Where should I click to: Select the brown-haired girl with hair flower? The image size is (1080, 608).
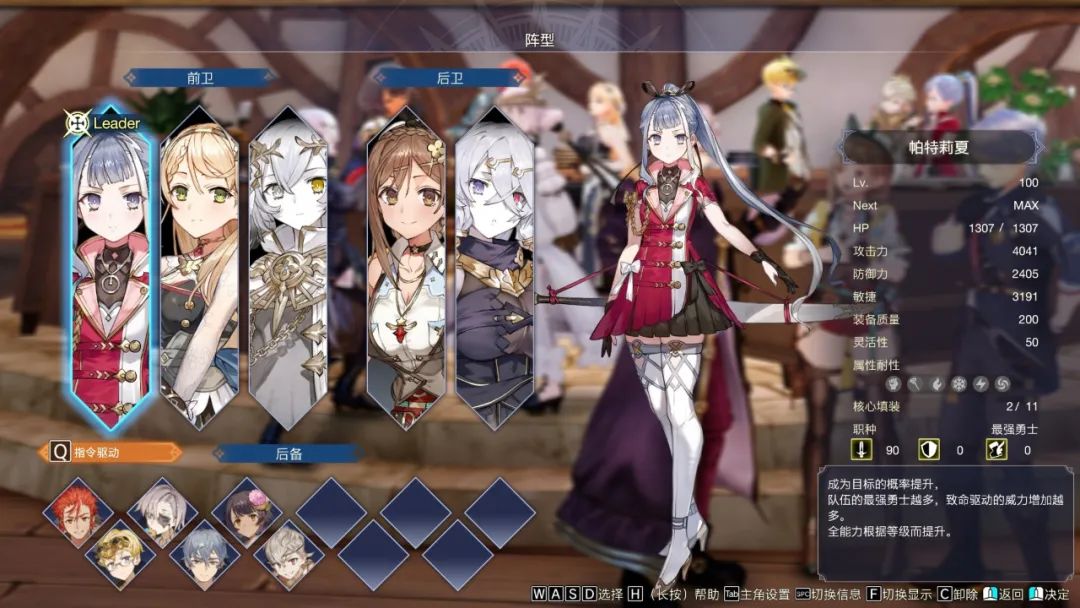click(406, 270)
